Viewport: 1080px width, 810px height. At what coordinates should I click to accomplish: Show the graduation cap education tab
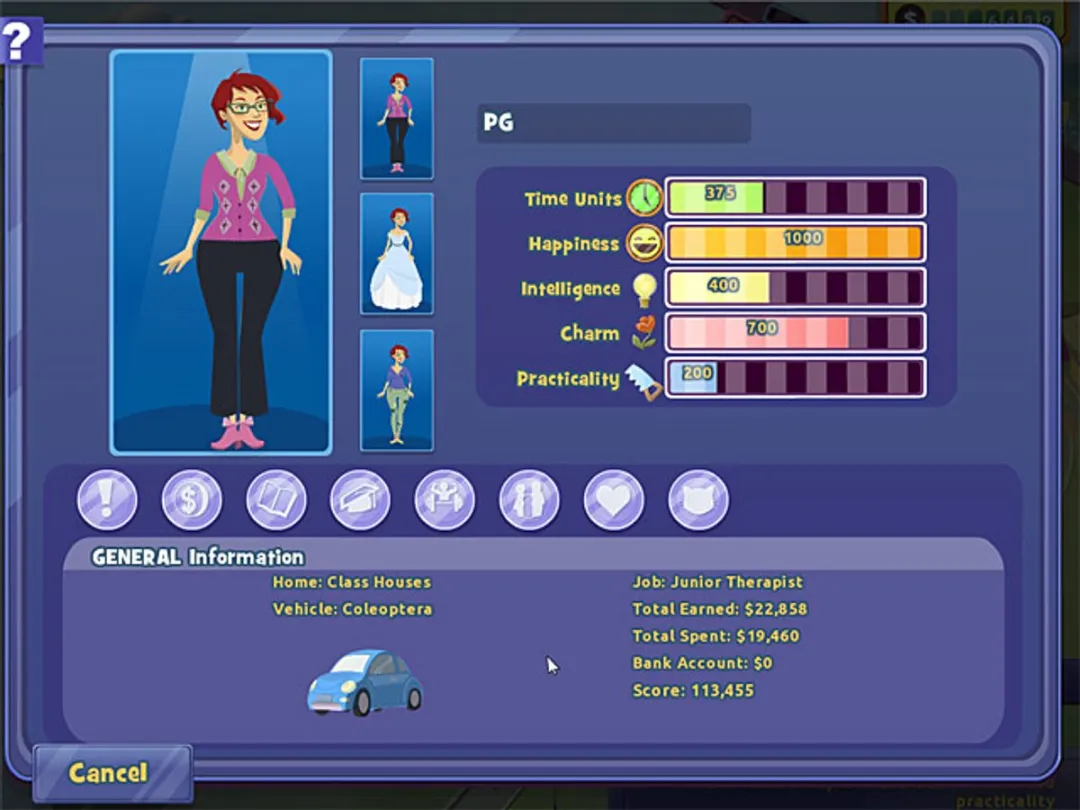pyautogui.click(x=360, y=500)
